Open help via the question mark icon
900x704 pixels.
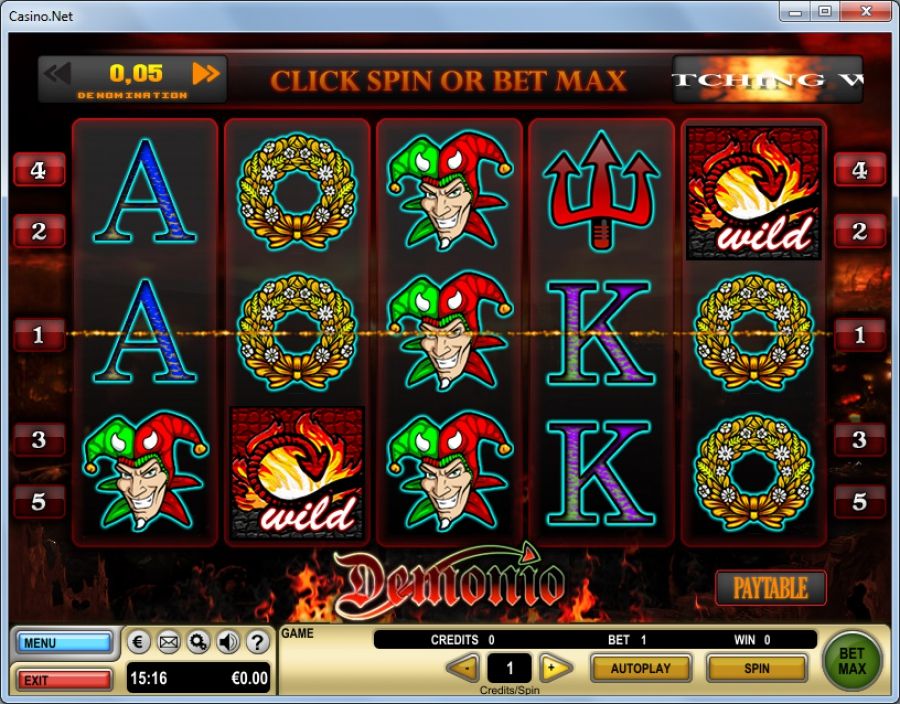pyautogui.click(x=258, y=642)
